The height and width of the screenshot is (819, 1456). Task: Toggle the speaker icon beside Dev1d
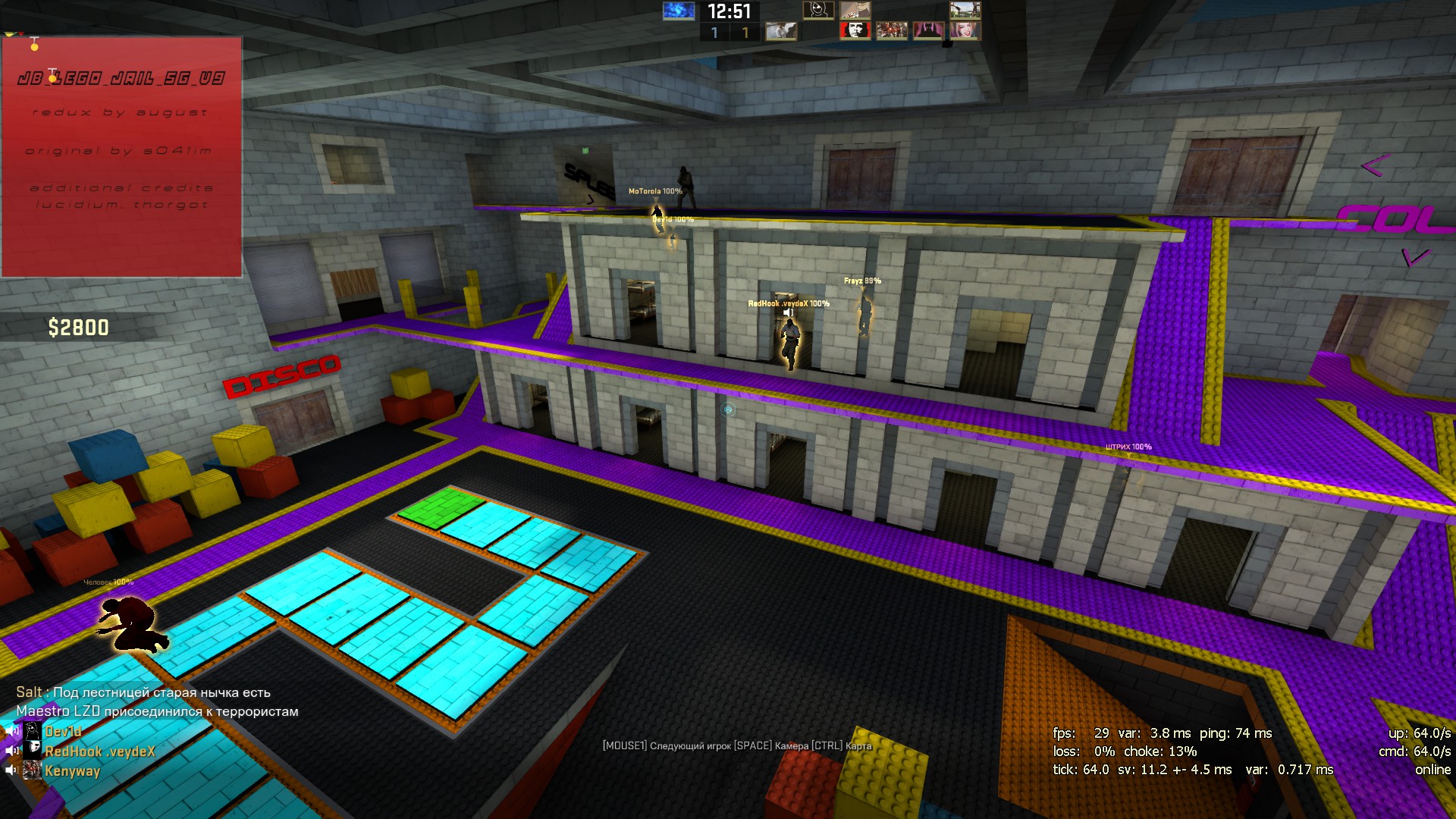[12, 732]
